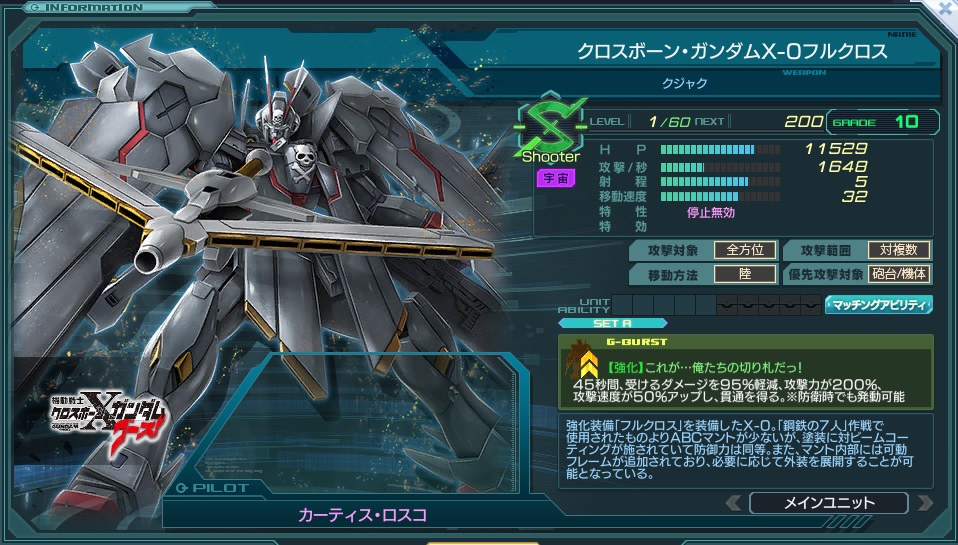
Task: Go to the previous unit with left arrow
Action: (x=734, y=503)
